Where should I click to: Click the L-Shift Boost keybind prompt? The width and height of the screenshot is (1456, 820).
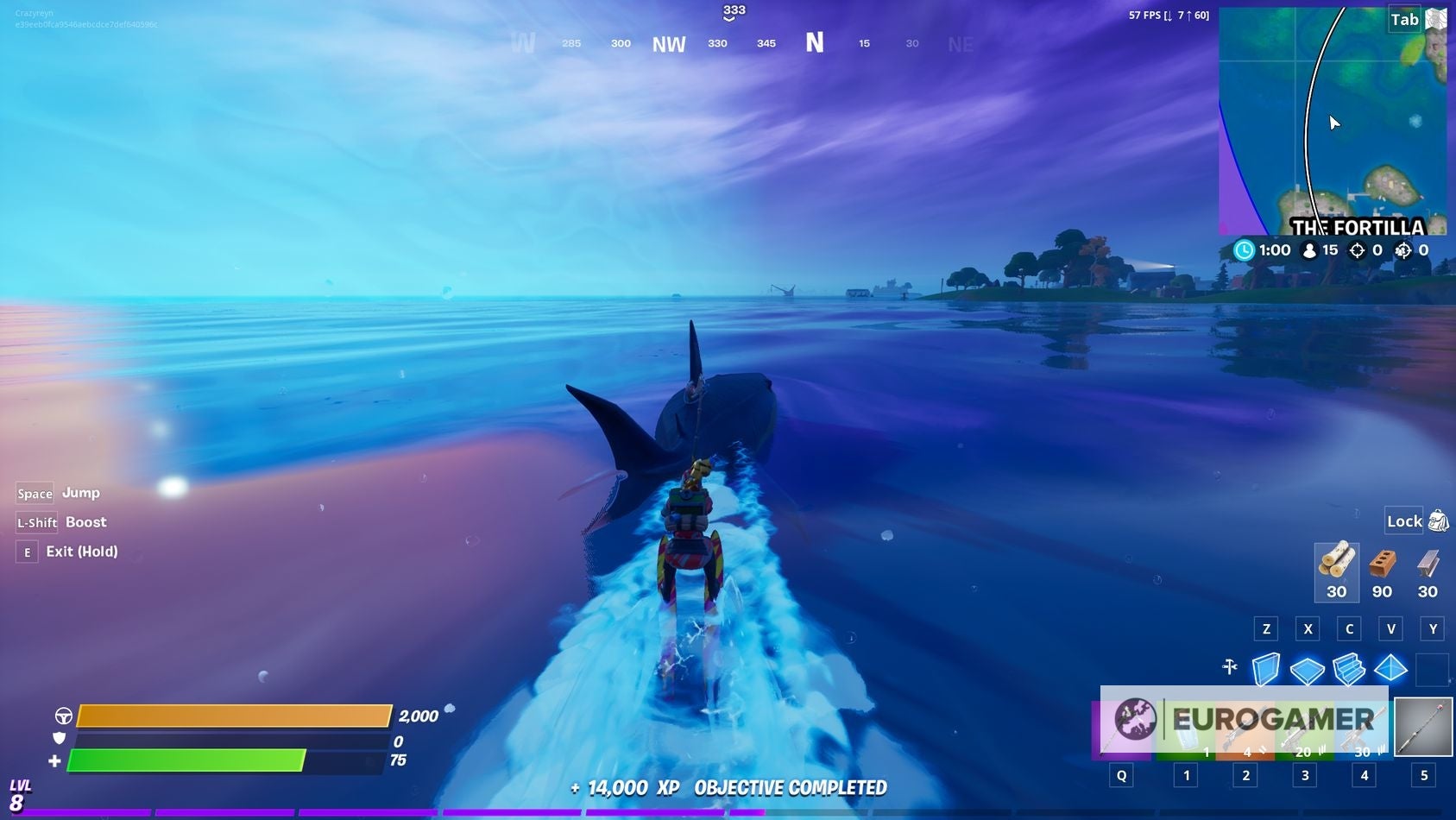coord(37,522)
